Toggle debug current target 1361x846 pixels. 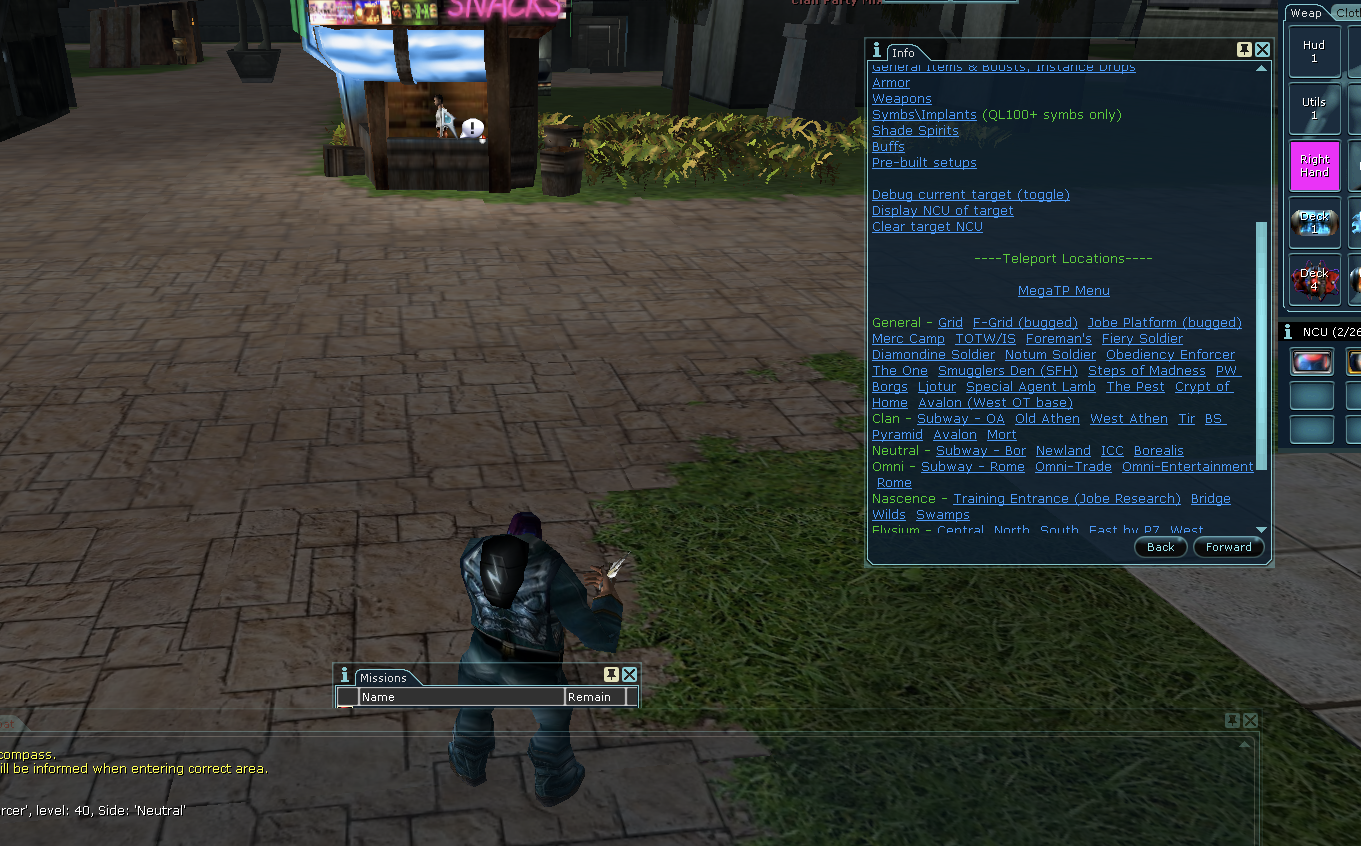pos(970,195)
